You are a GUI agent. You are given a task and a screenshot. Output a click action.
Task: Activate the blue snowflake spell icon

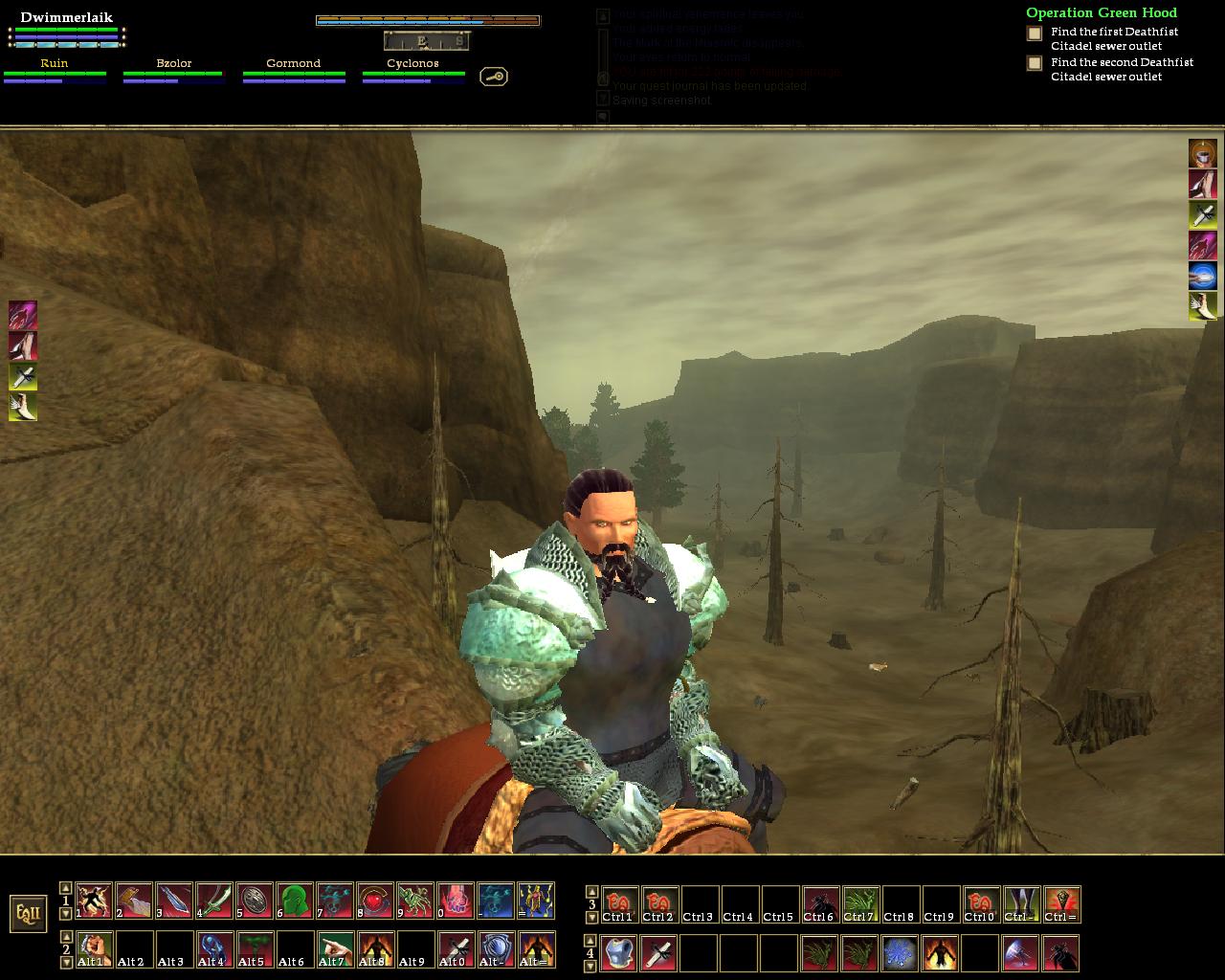pos(900,953)
